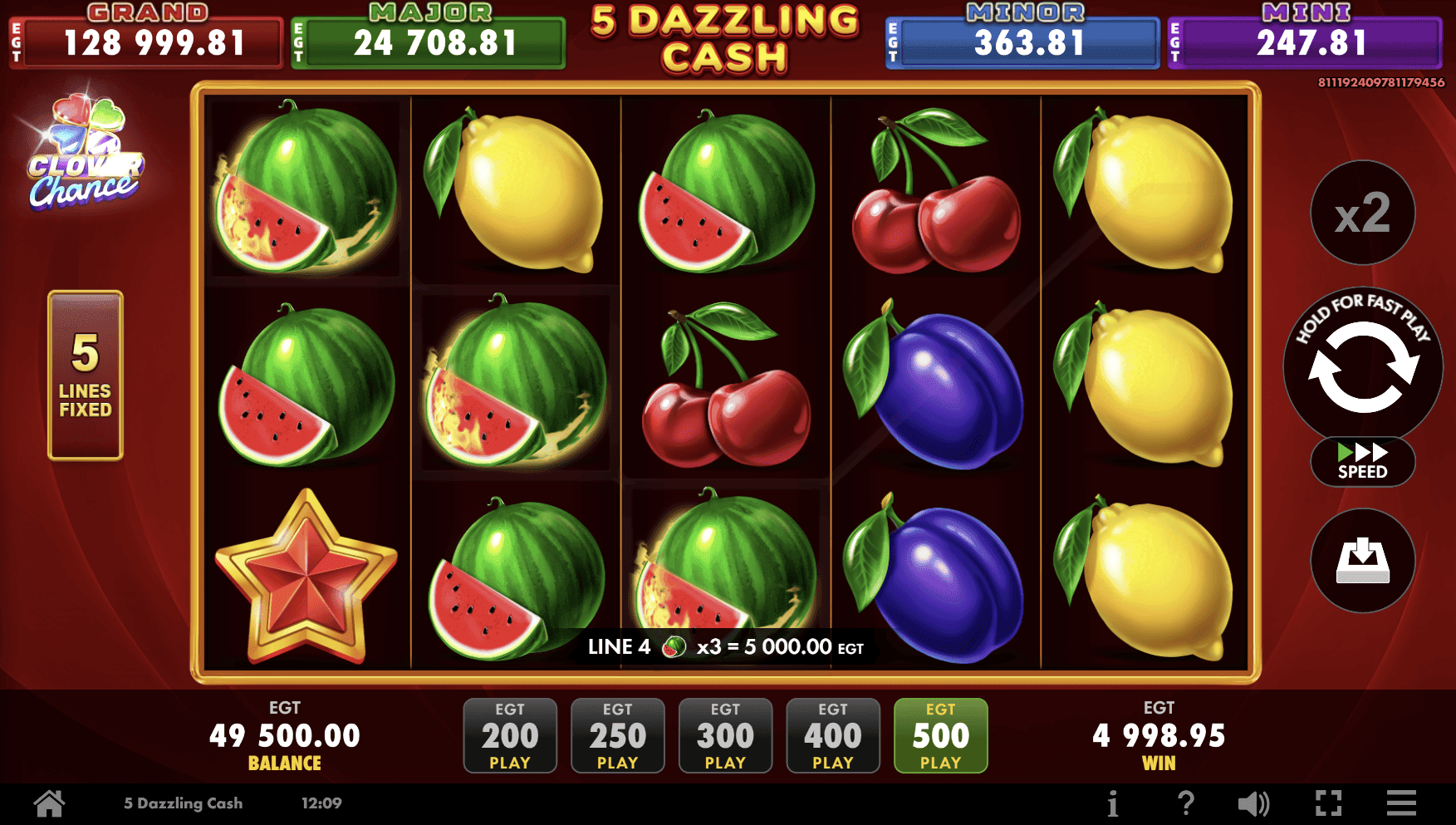Click the home icon in the bottom bar
This screenshot has height=825, width=1456.
click(x=50, y=803)
